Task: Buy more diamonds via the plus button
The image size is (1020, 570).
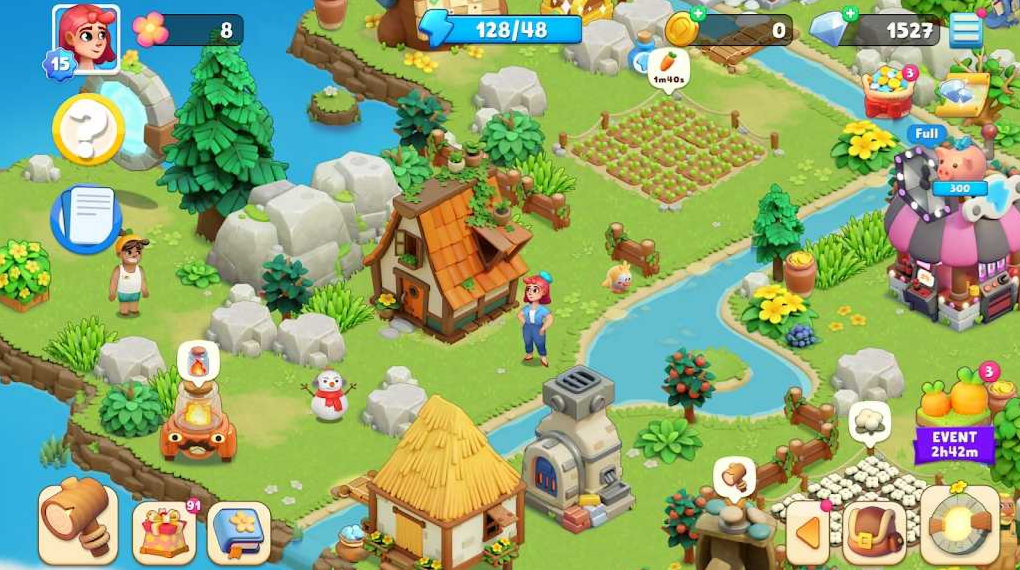Action: [849, 14]
